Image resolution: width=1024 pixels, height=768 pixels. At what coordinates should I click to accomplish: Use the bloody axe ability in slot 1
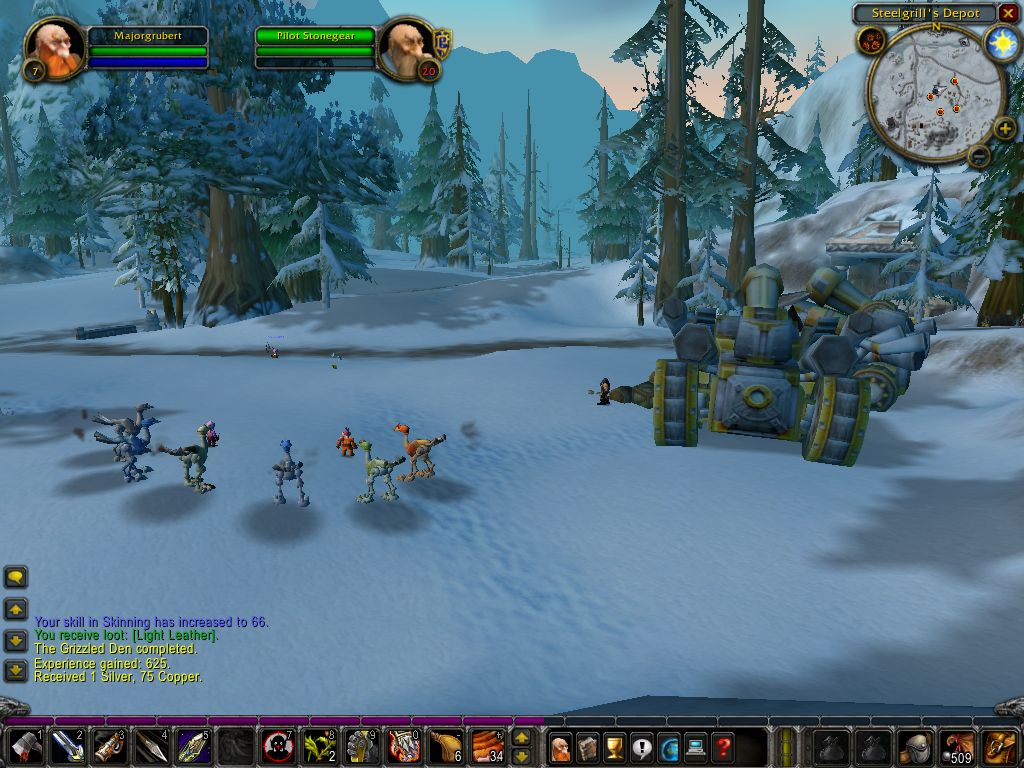tap(23, 747)
